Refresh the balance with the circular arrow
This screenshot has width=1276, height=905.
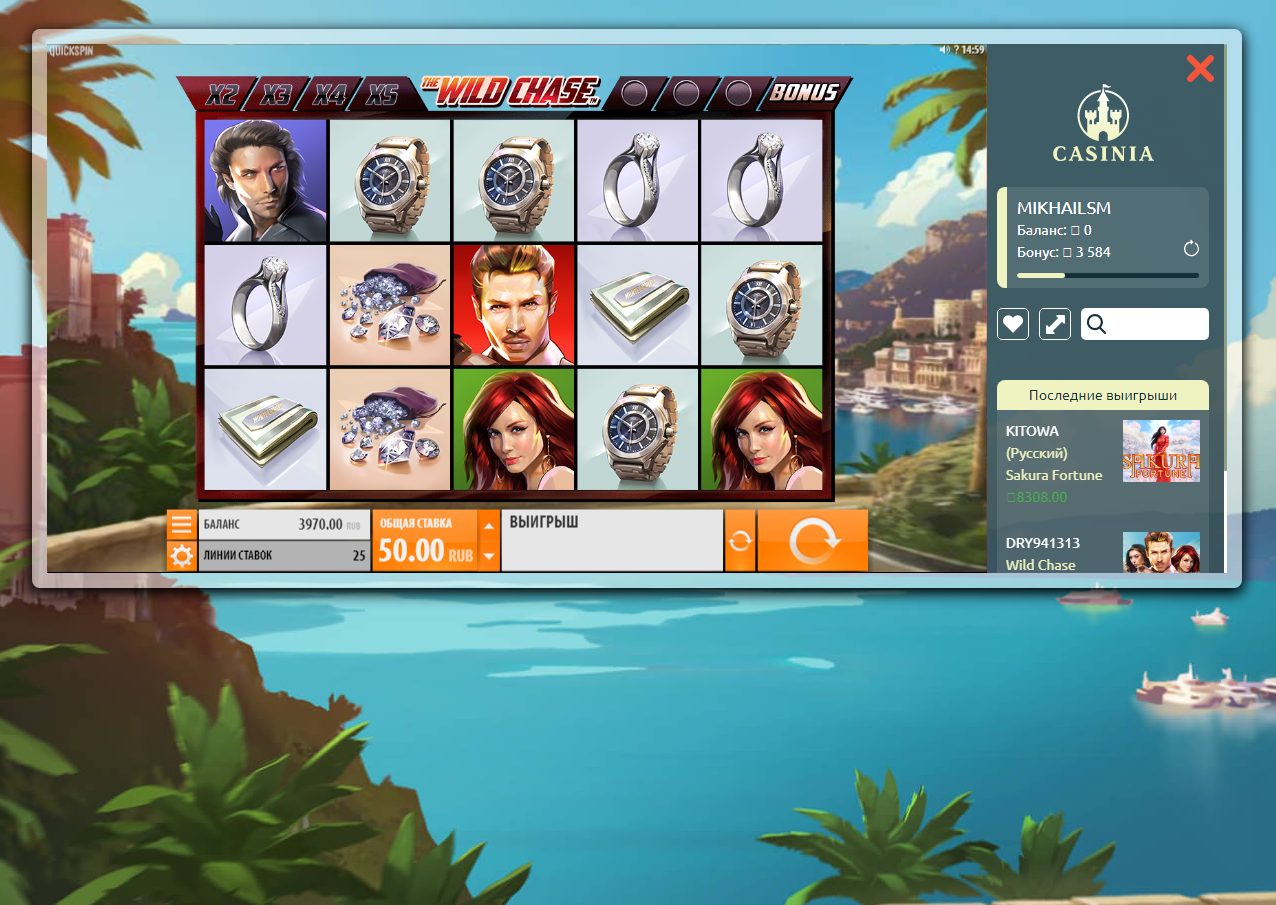pos(1191,249)
